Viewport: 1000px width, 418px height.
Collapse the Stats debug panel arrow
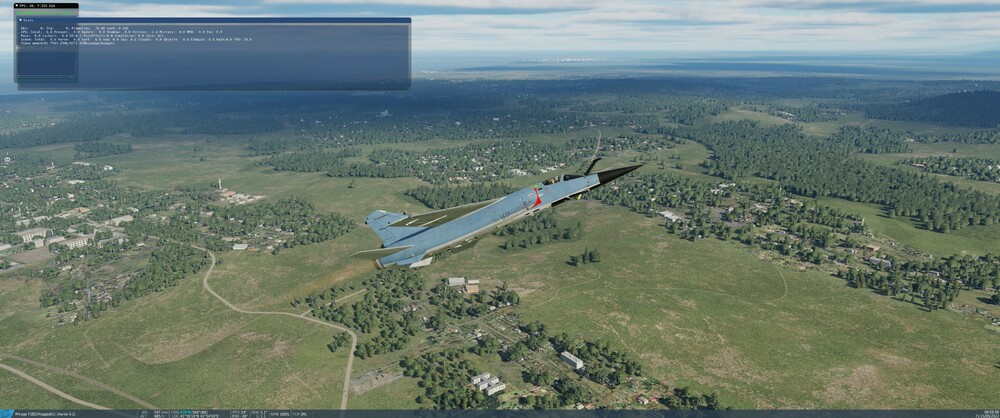(x=18, y=20)
